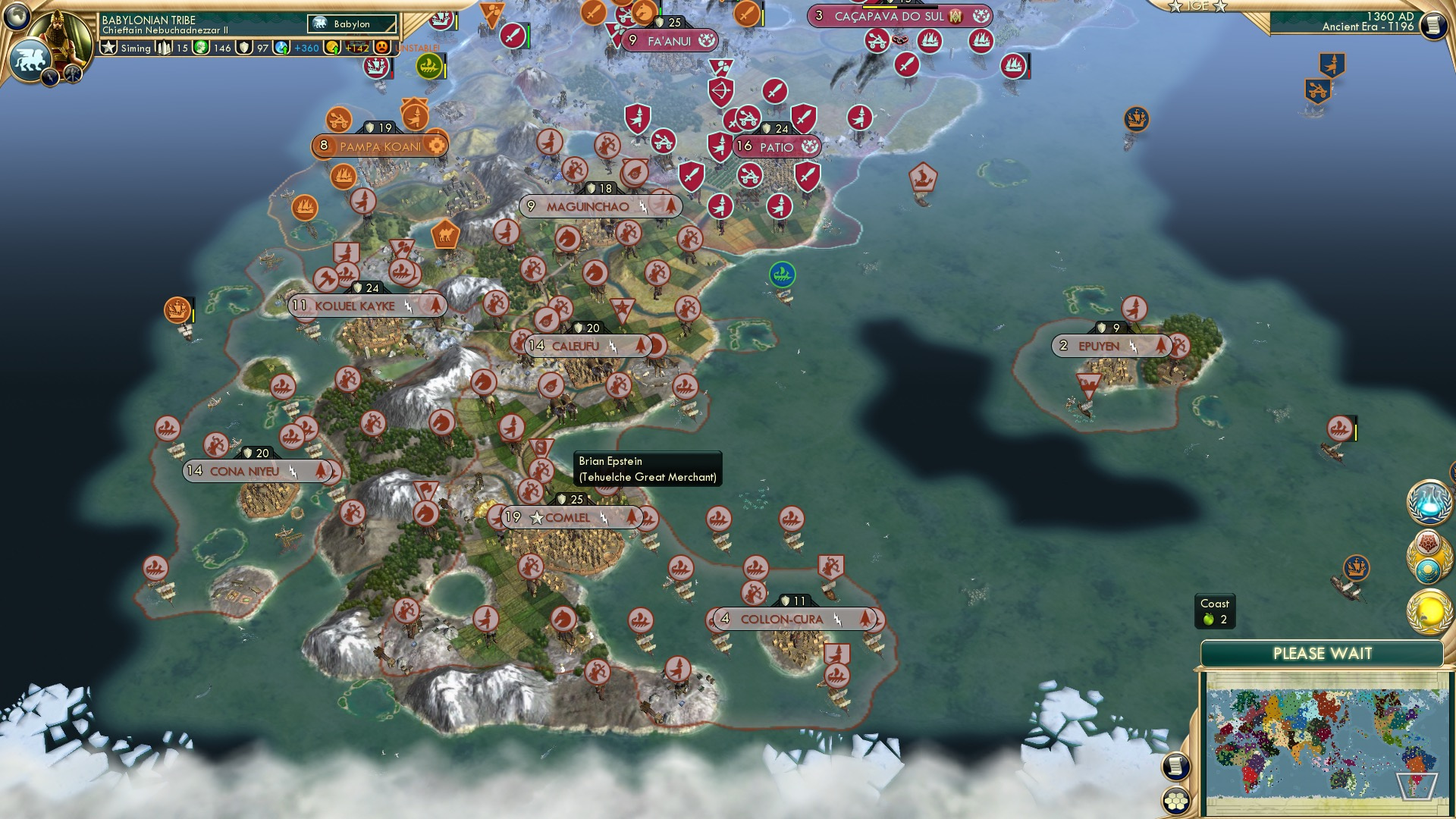Click the IGE label at the top
This screenshot has height=819, width=1456.
1200,6
